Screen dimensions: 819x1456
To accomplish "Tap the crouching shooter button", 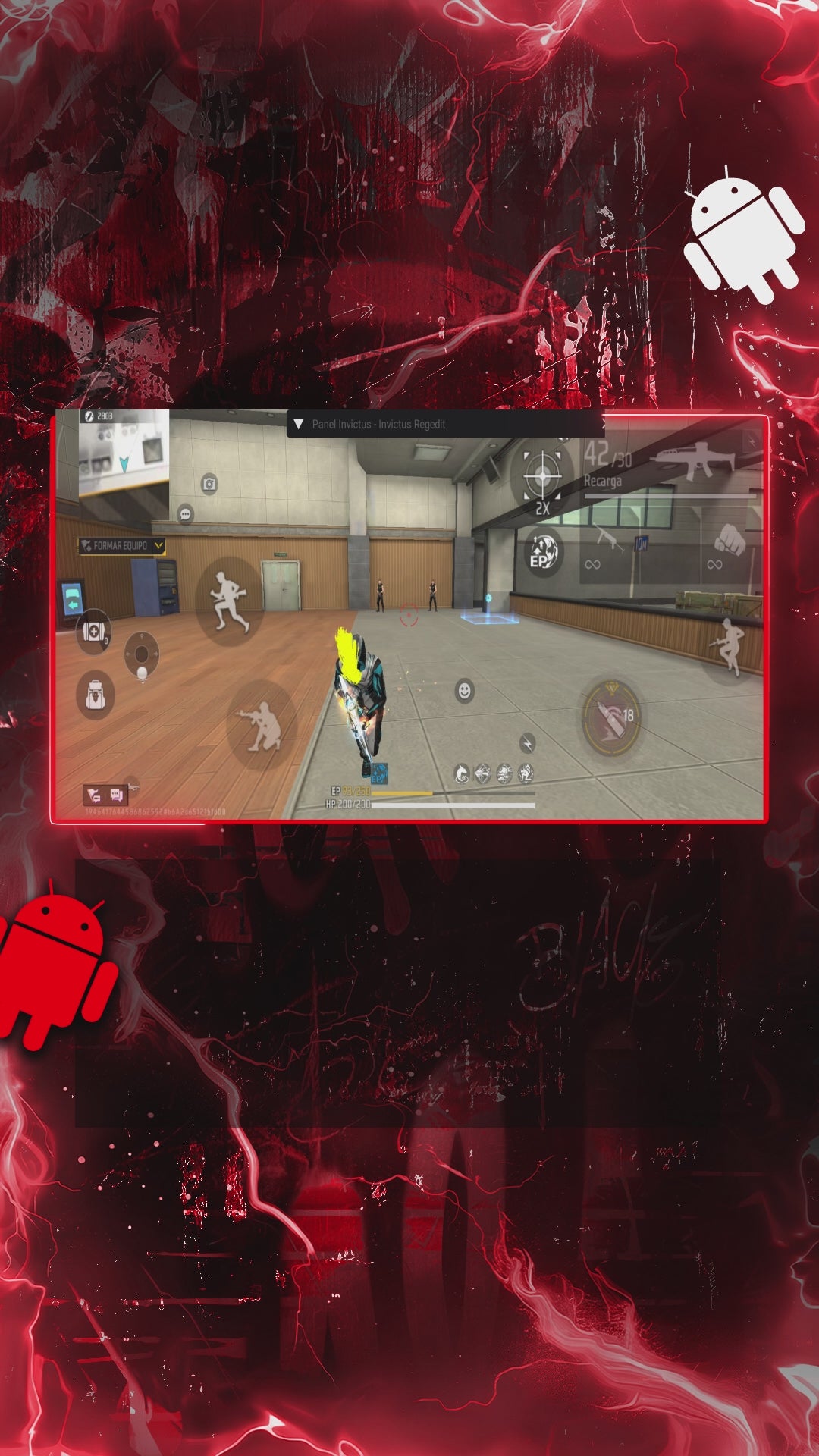I will tap(260, 725).
